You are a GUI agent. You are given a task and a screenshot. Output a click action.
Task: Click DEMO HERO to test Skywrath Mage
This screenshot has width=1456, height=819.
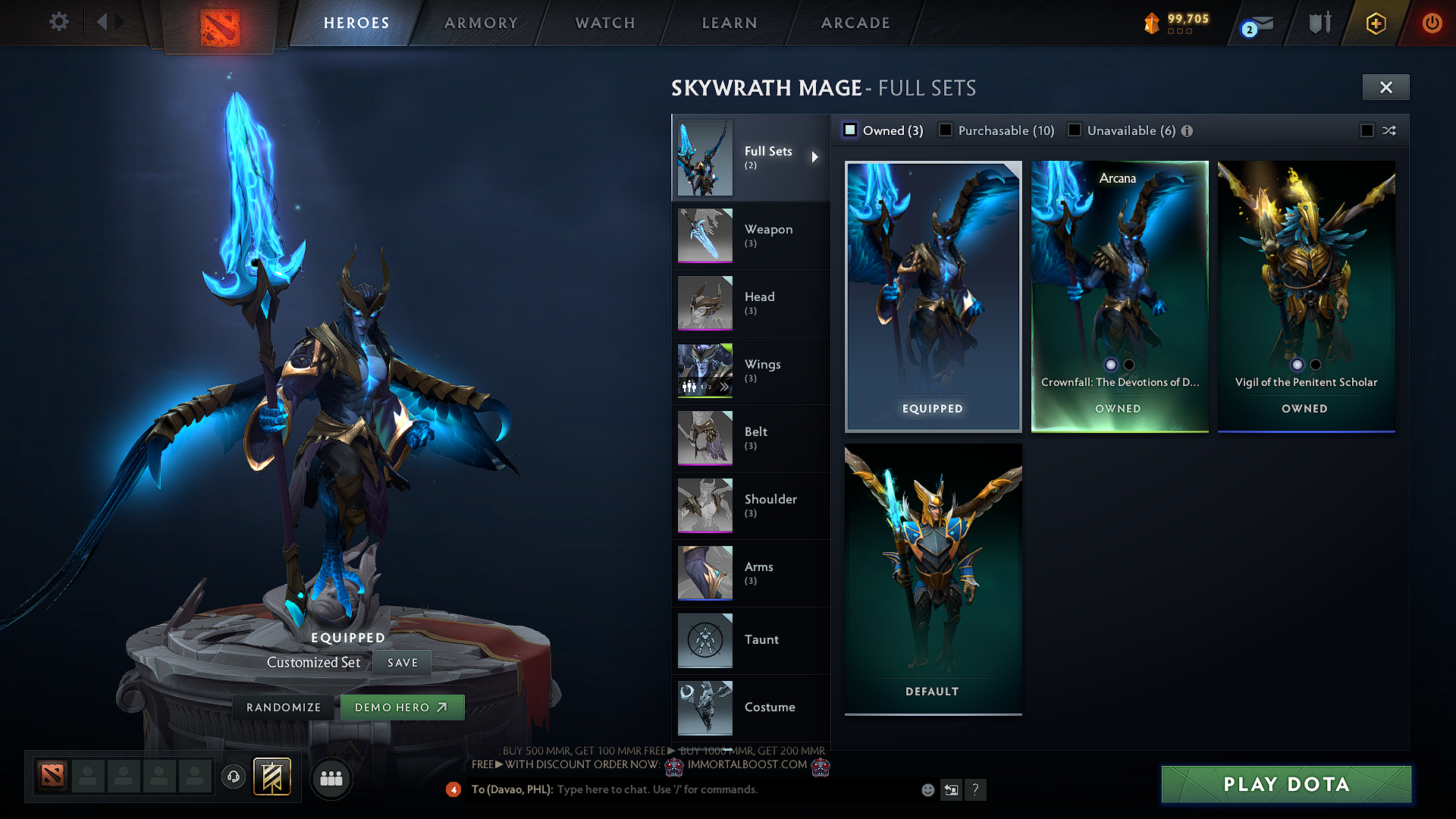click(403, 707)
